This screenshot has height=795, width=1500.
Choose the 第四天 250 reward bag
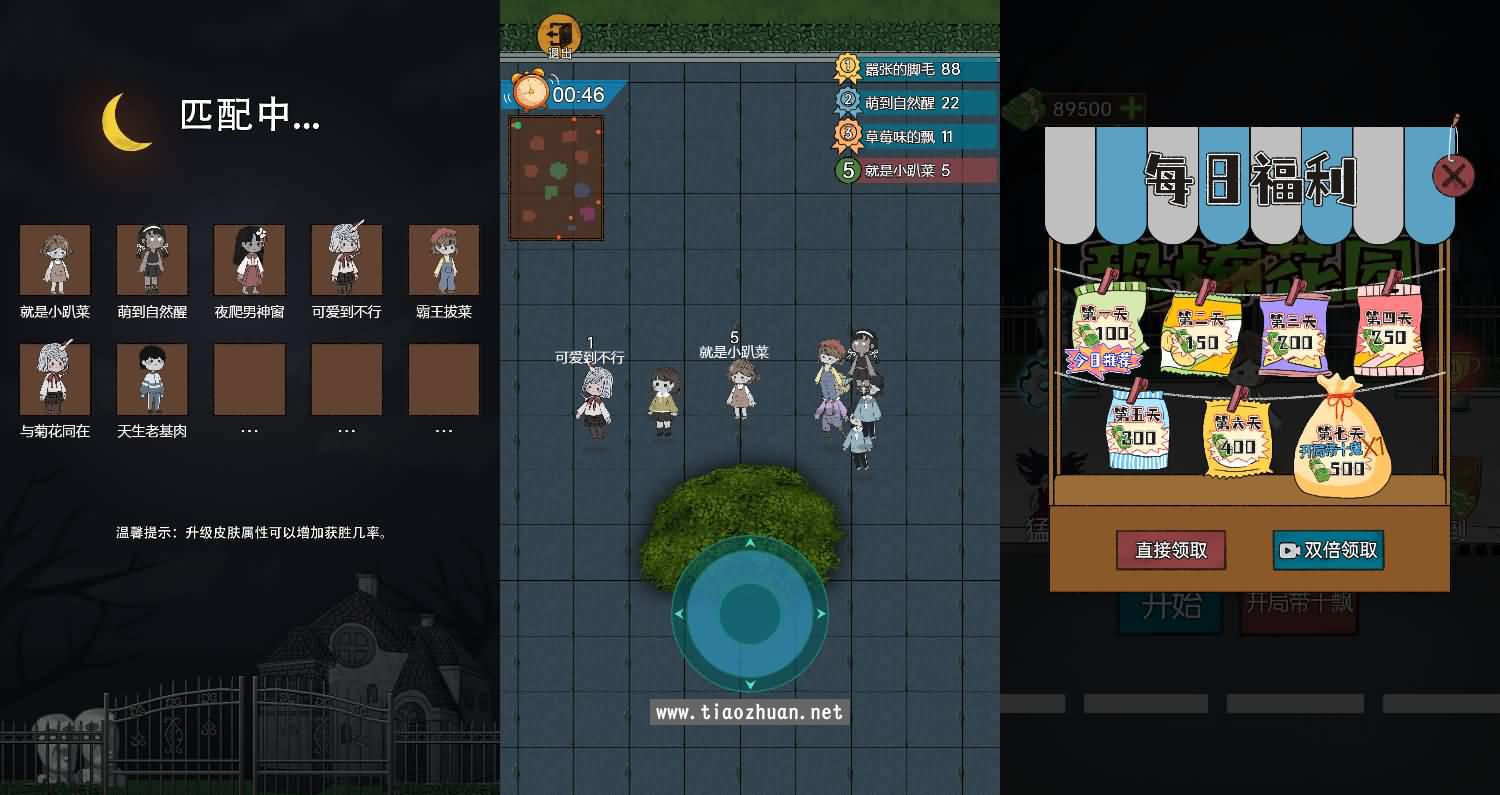point(1388,329)
